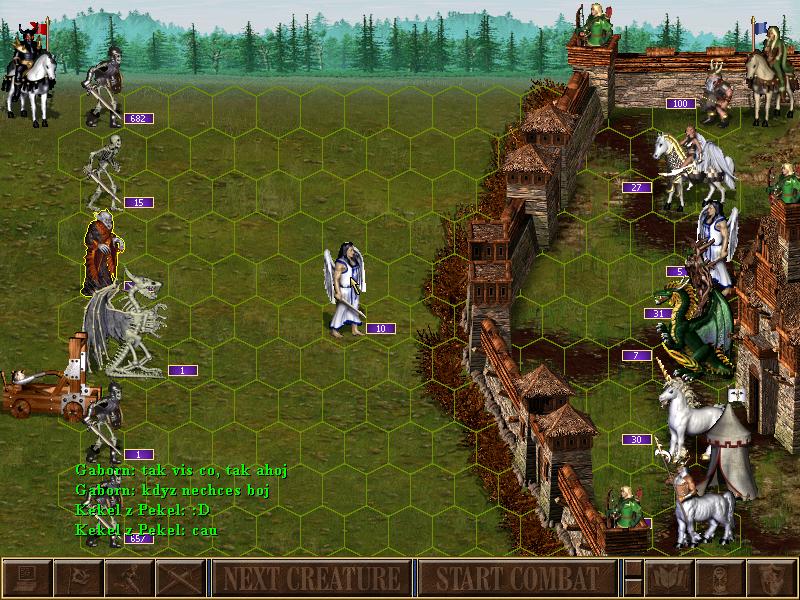Open the spellbook to cast a spell

(x=669, y=578)
